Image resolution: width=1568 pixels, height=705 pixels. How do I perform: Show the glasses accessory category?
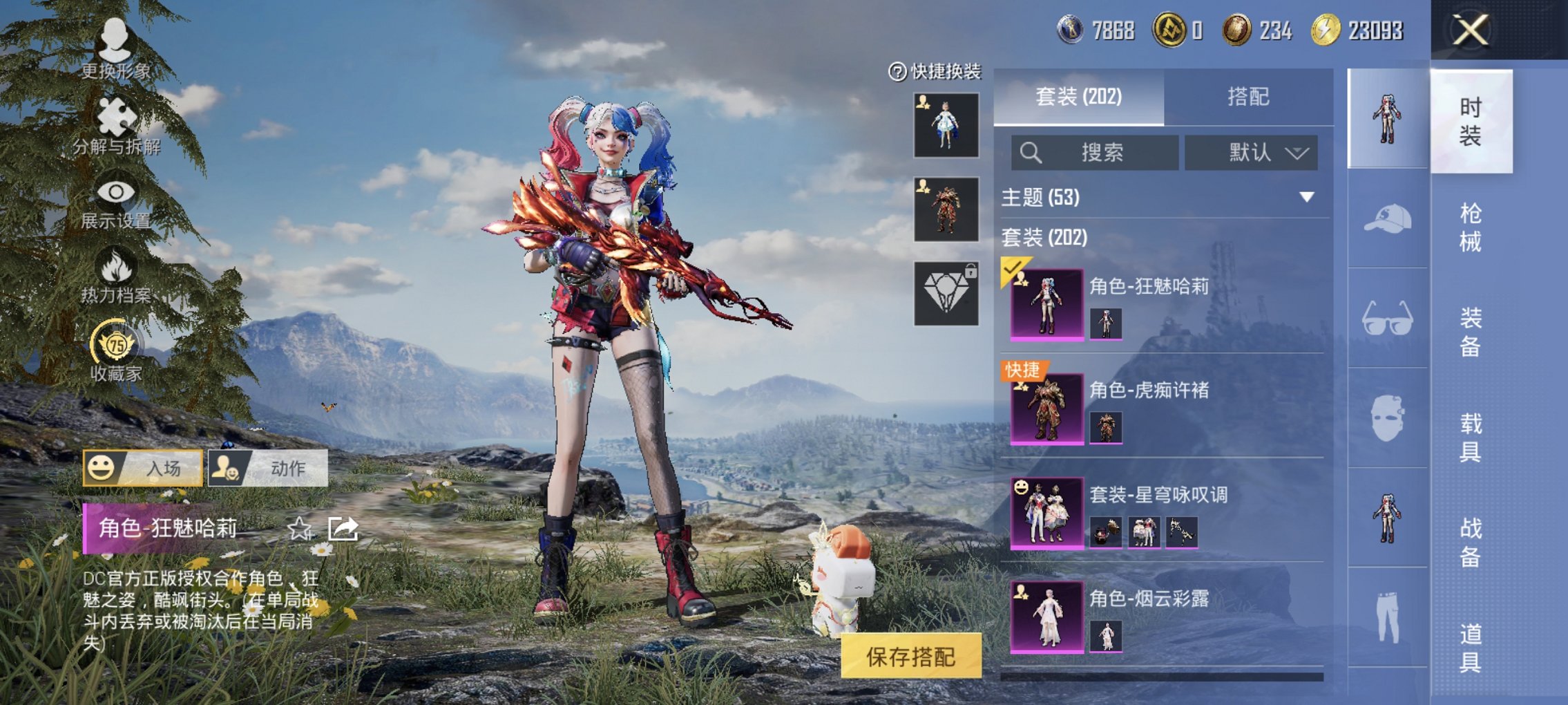1387,318
